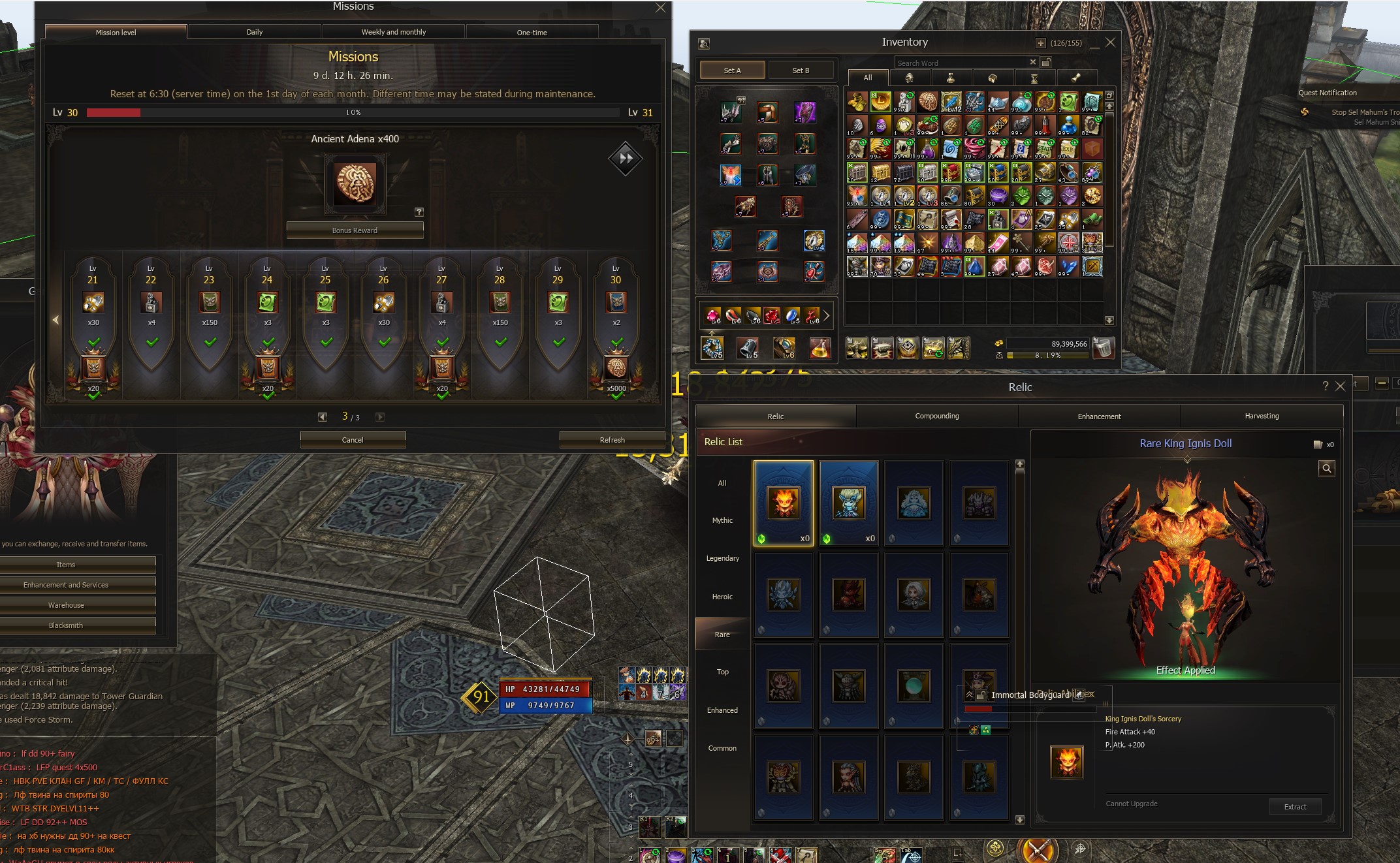Open the Warehouse option

tap(66, 605)
